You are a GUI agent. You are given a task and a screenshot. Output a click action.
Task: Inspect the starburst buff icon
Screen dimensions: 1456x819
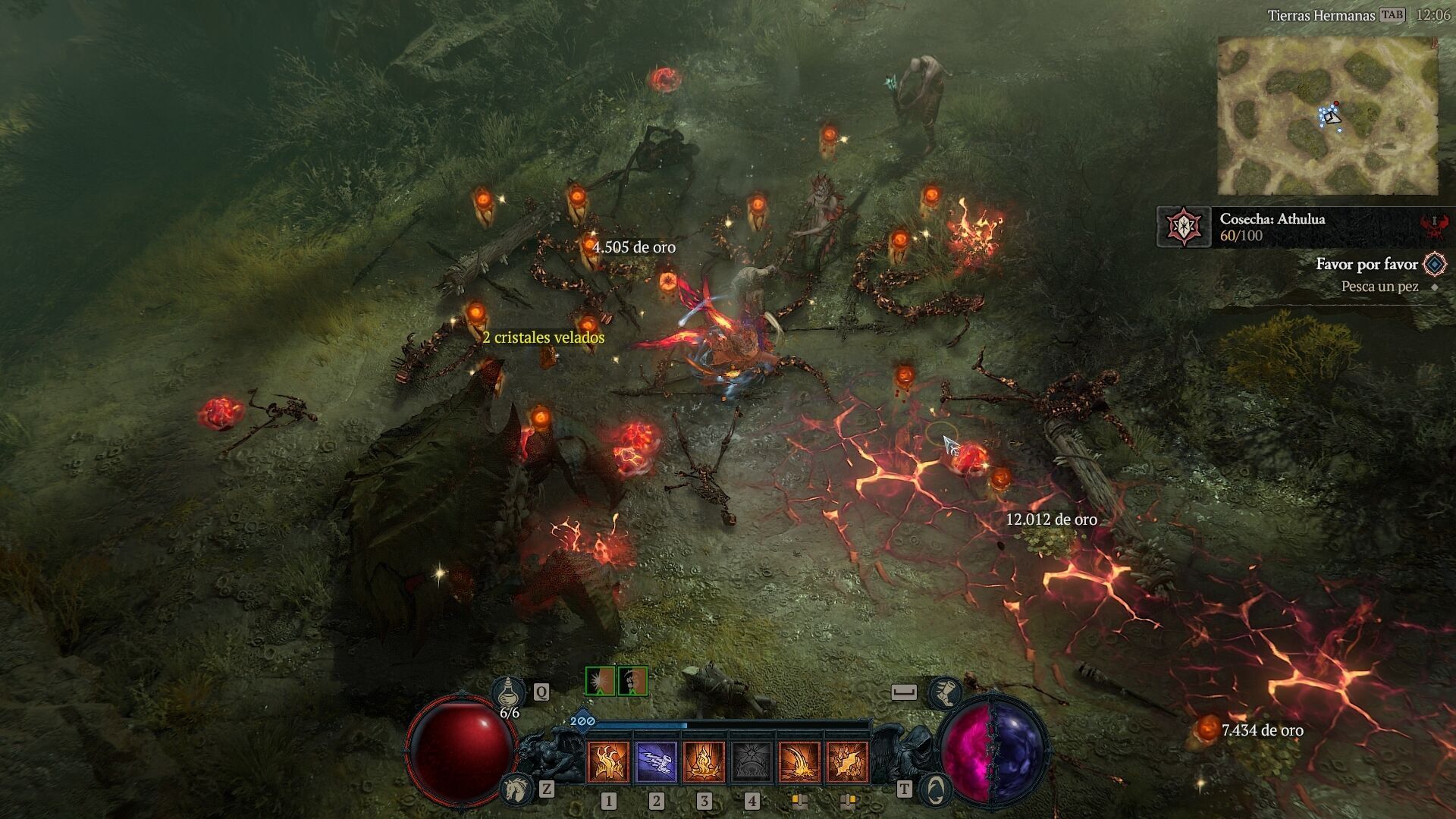click(x=600, y=681)
